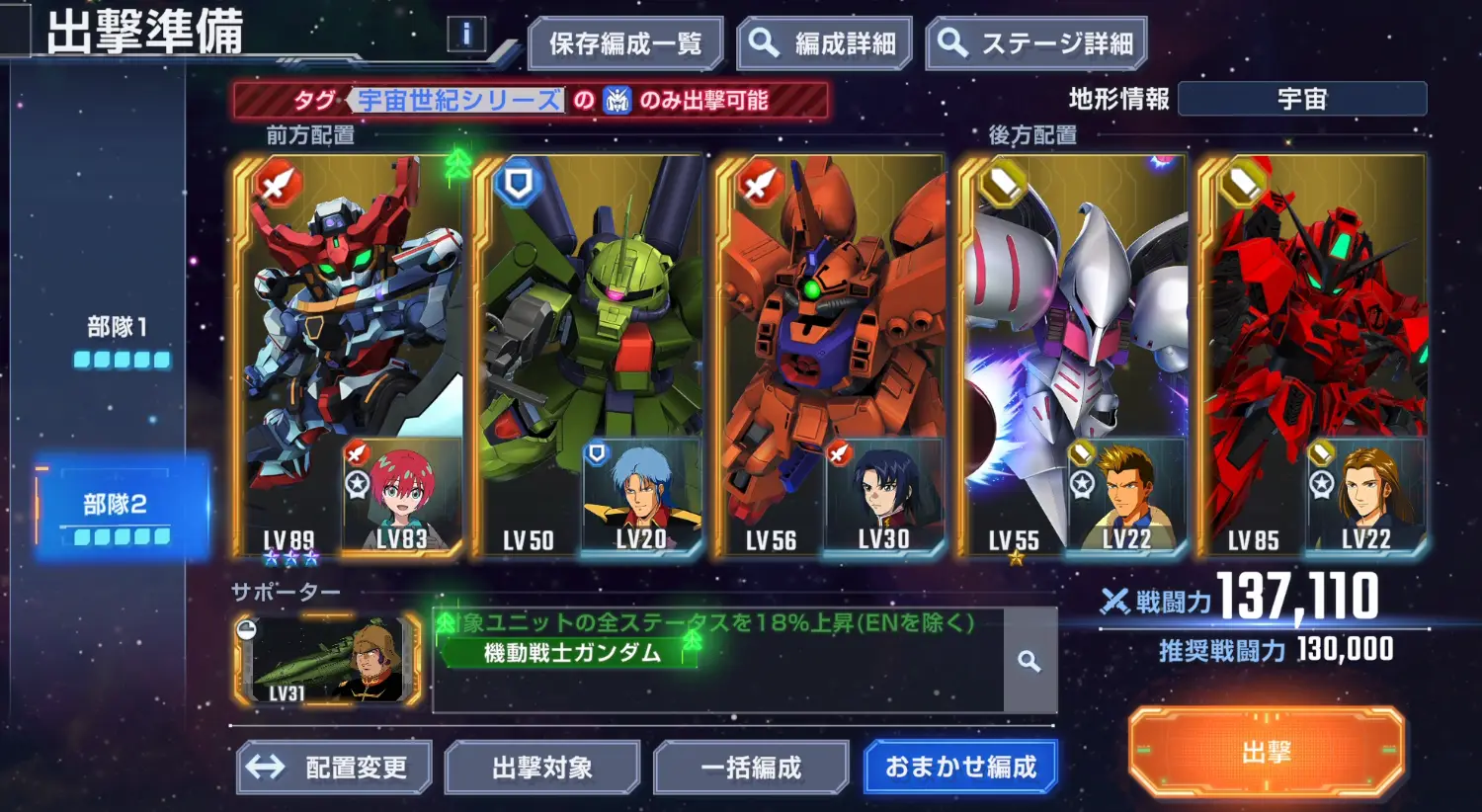Click the 配置変更 arrangement change button
This screenshot has width=1482, height=812.
coord(332,766)
